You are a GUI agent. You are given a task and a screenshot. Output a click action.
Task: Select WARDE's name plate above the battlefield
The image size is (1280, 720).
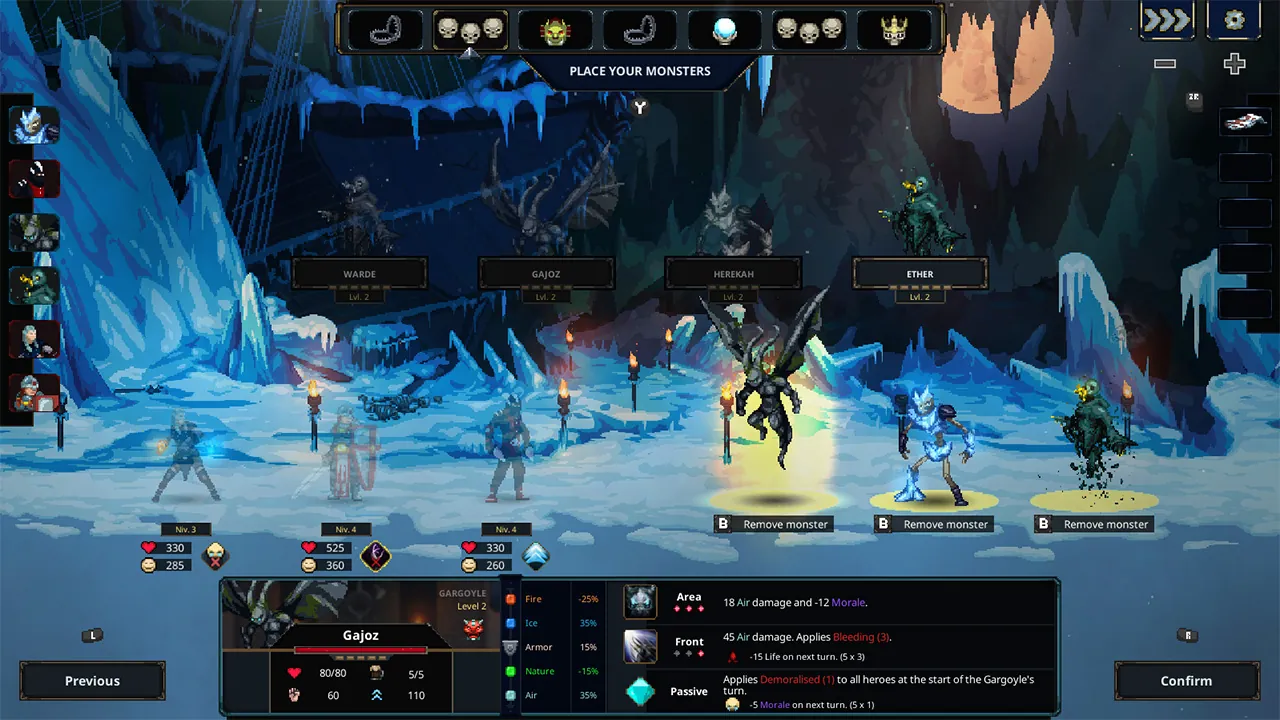pos(359,273)
